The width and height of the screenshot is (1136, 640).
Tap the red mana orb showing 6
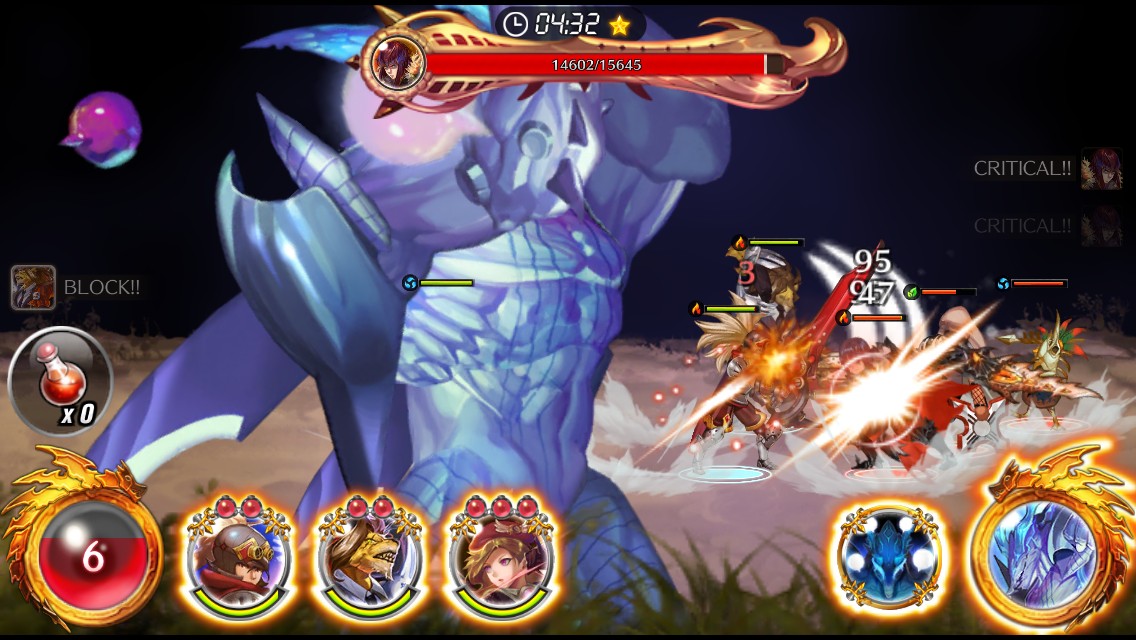(x=92, y=556)
